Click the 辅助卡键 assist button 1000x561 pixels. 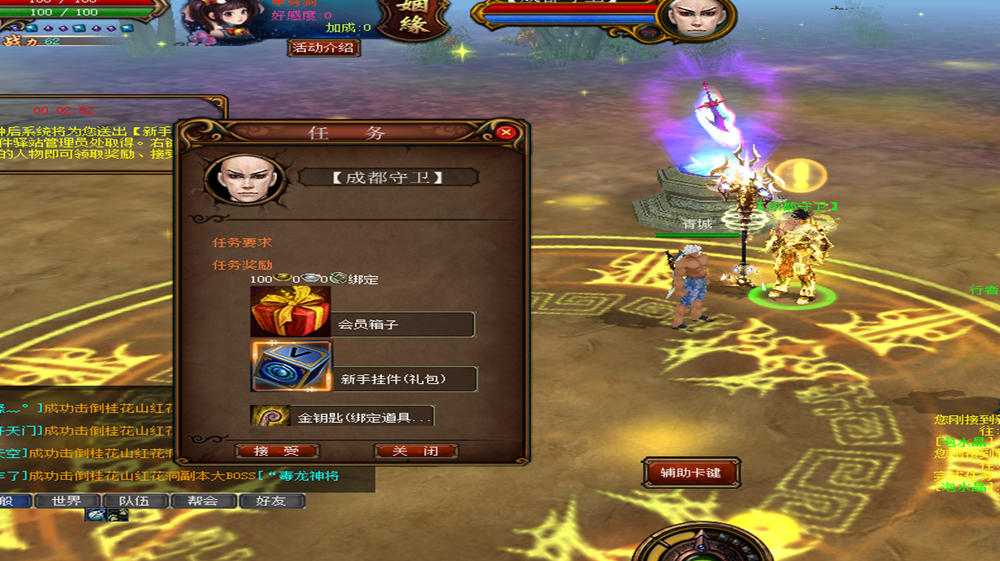click(691, 472)
